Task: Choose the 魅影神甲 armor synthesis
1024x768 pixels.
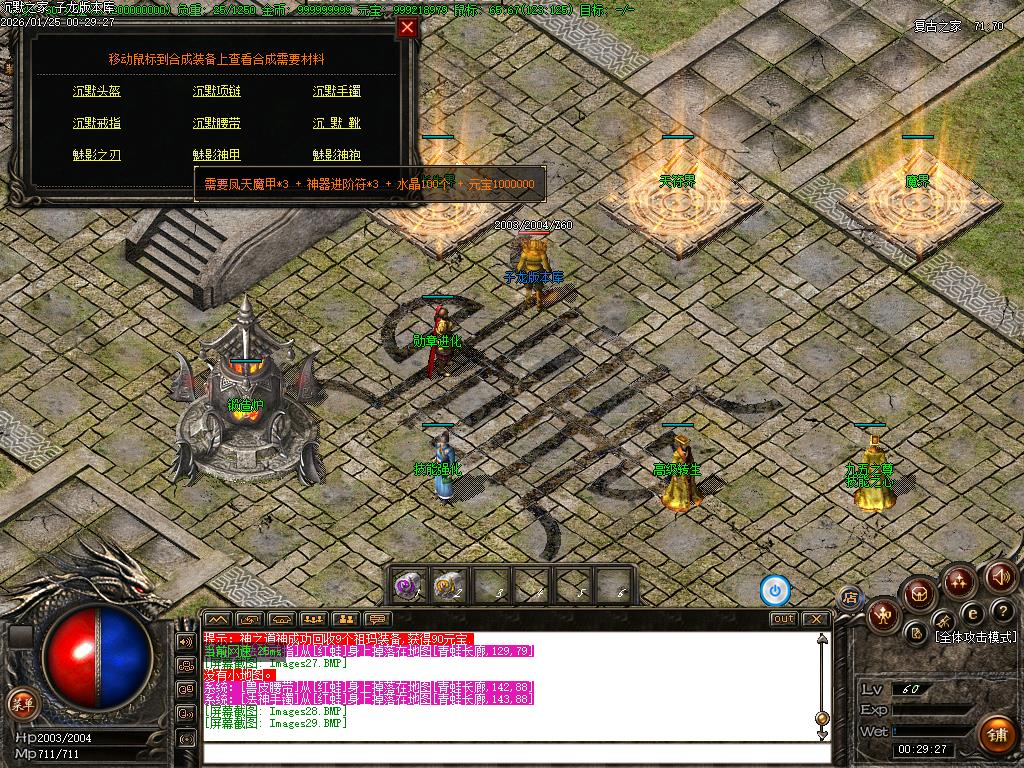Action: (x=217, y=155)
